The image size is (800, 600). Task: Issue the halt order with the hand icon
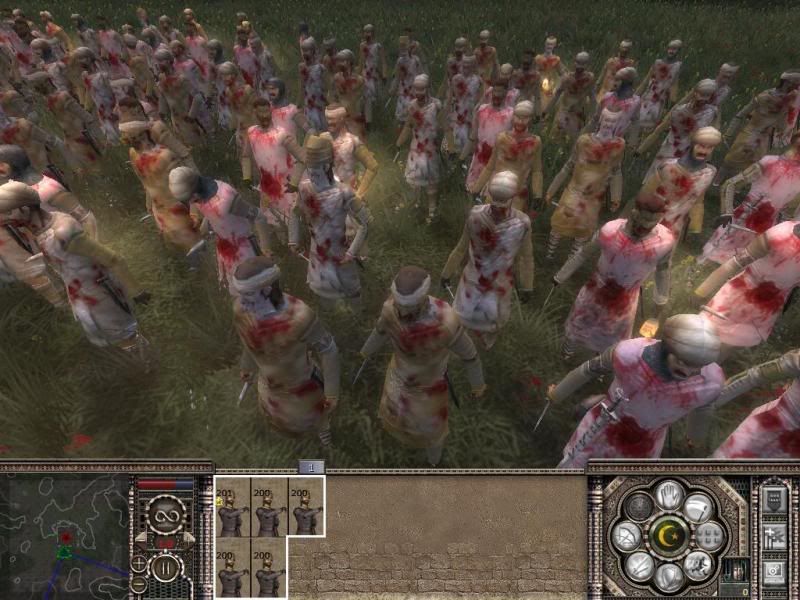click(669, 494)
